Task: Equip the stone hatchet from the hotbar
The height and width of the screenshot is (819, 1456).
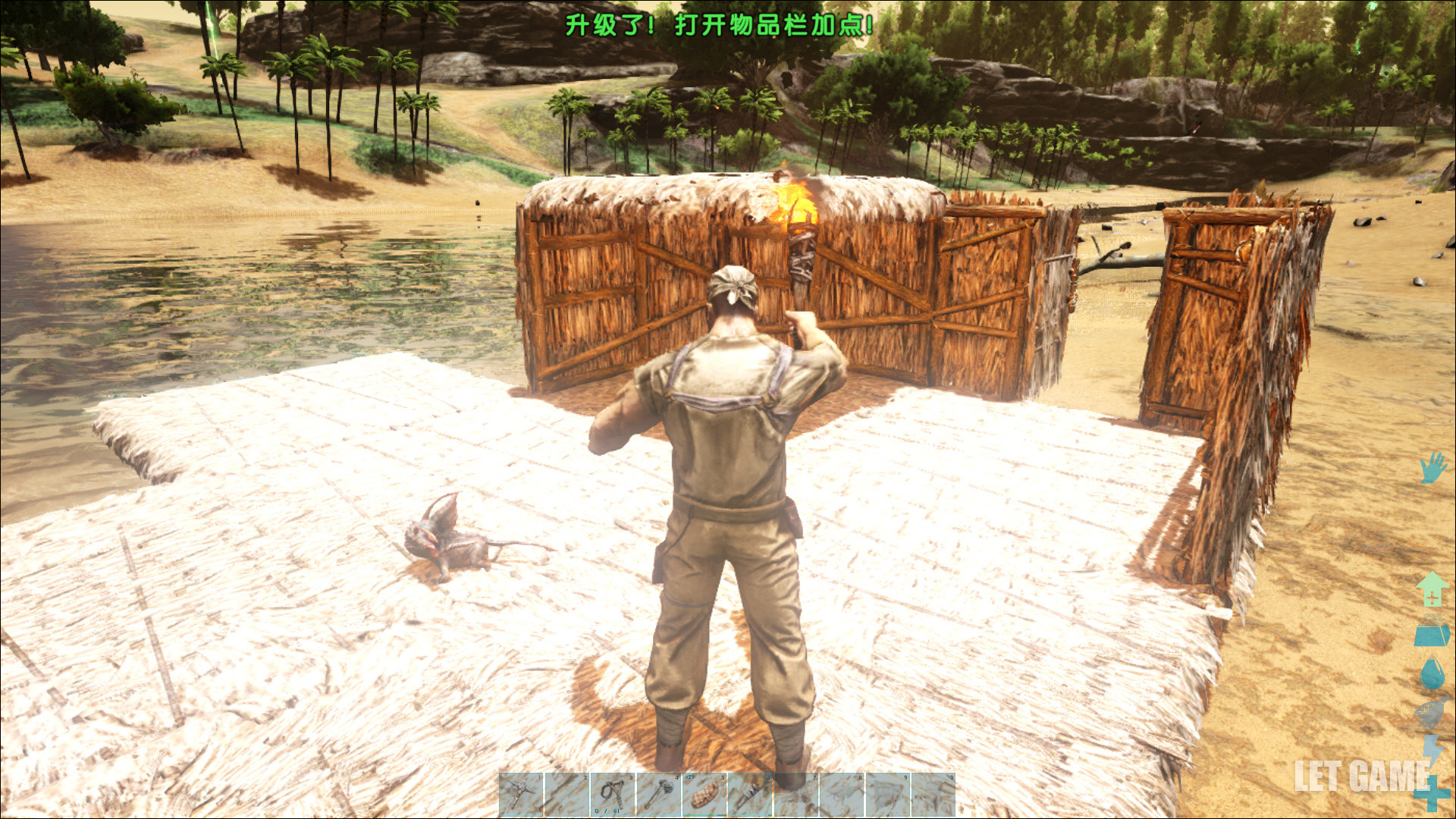Action: click(x=658, y=794)
